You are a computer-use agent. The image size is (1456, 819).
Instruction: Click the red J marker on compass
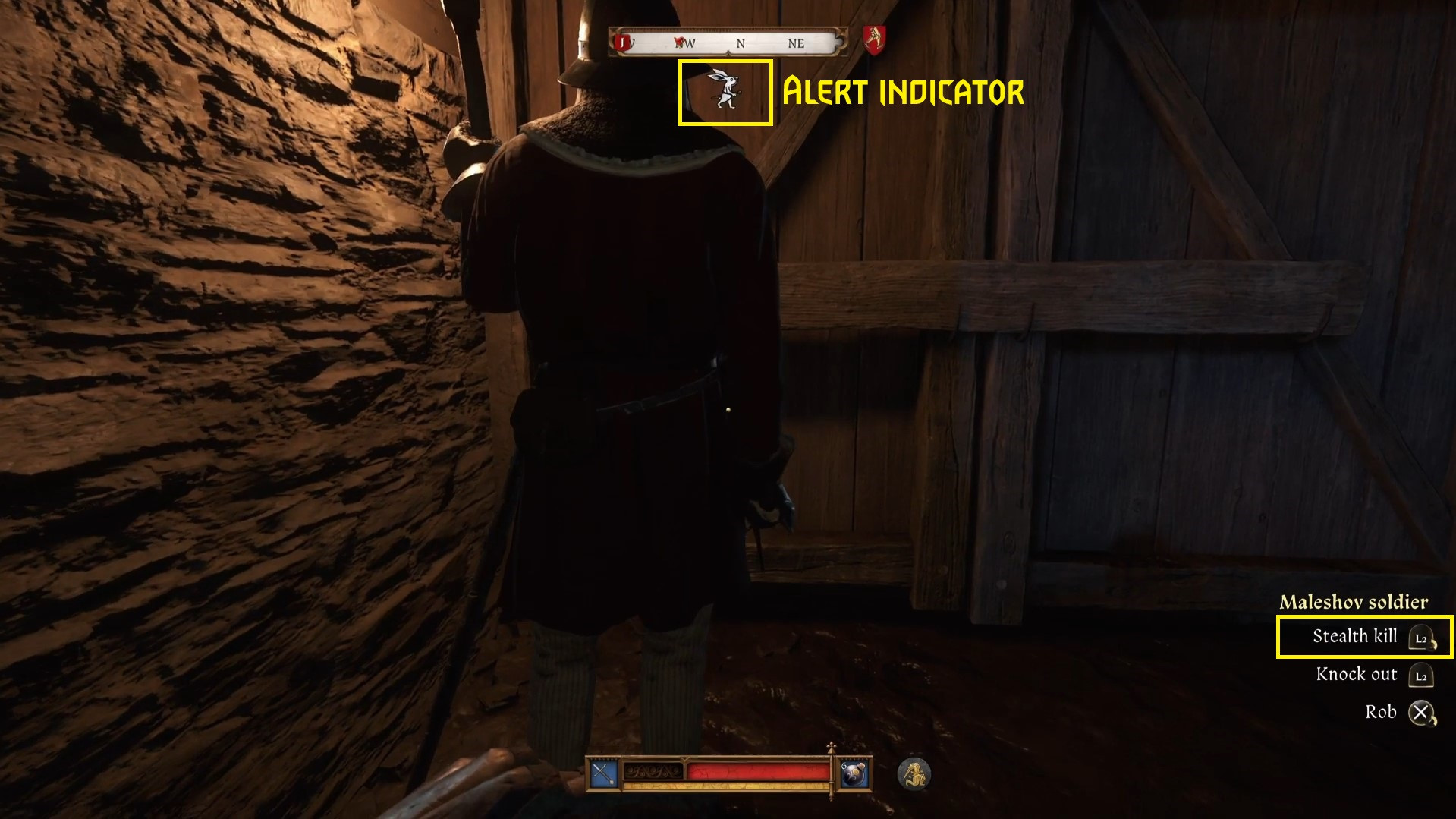click(623, 43)
